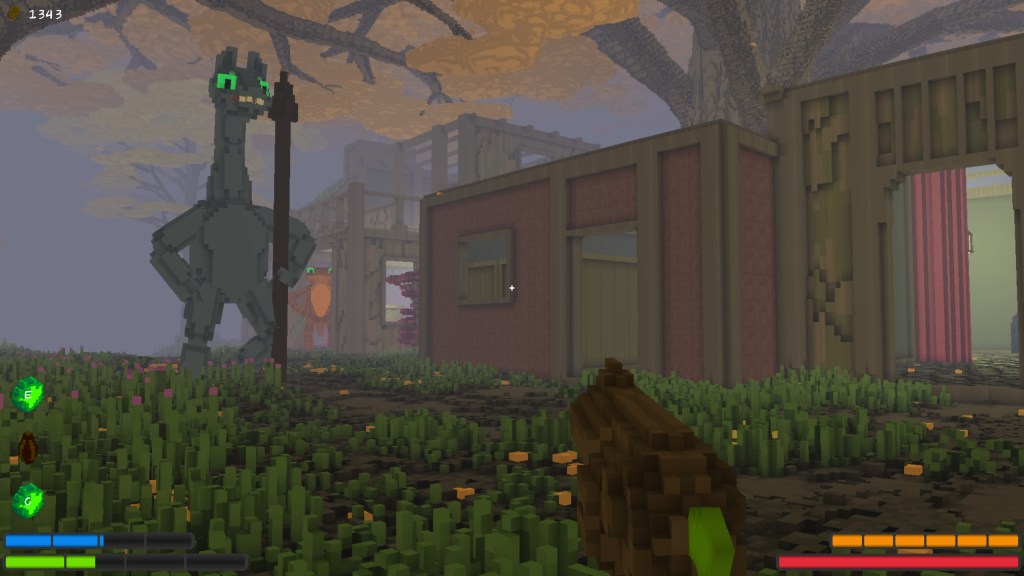Select the brown seed pod item icon

point(28,447)
